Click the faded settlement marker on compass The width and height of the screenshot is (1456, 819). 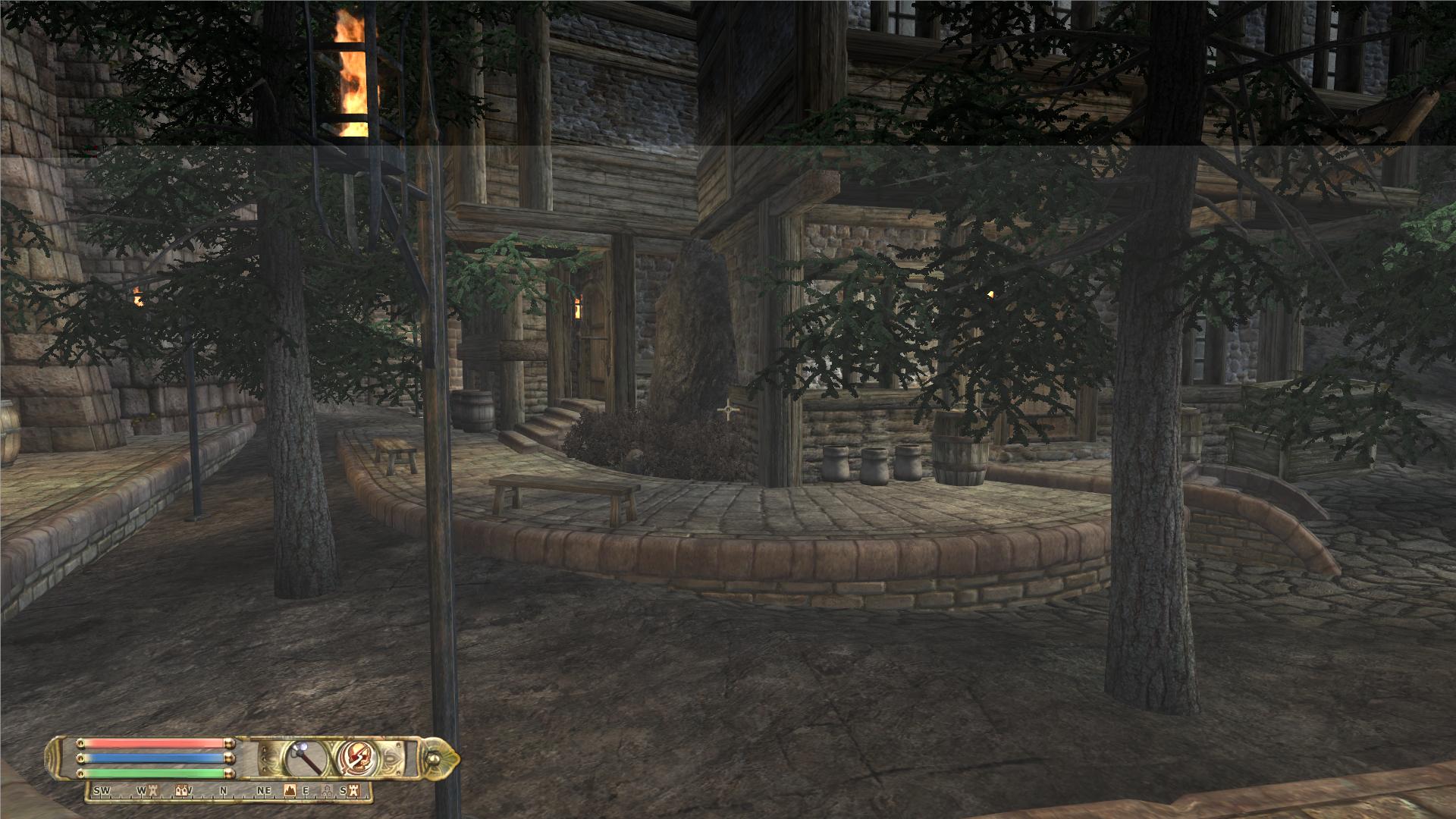click(x=328, y=792)
